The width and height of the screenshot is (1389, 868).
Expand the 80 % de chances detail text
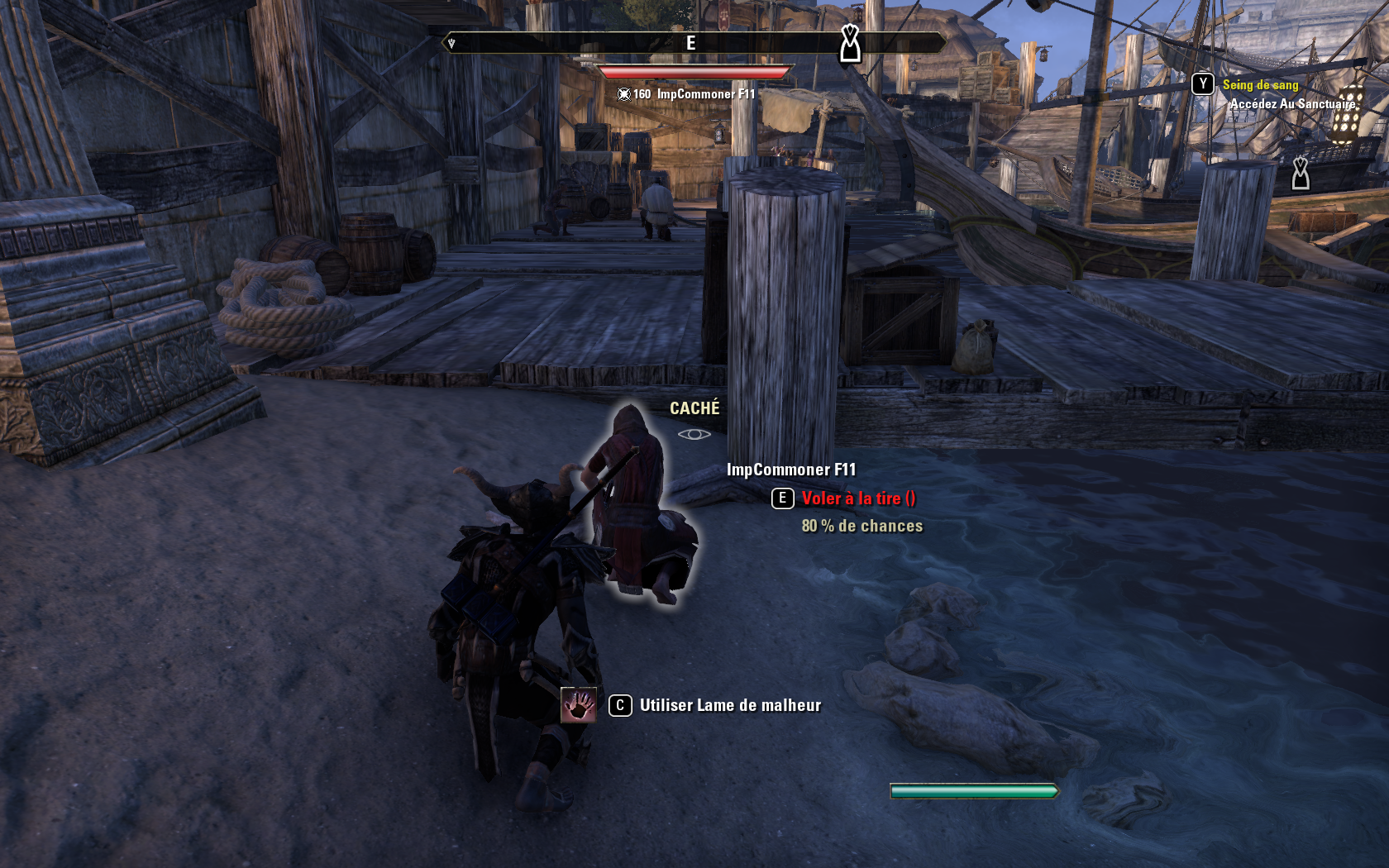tap(861, 525)
